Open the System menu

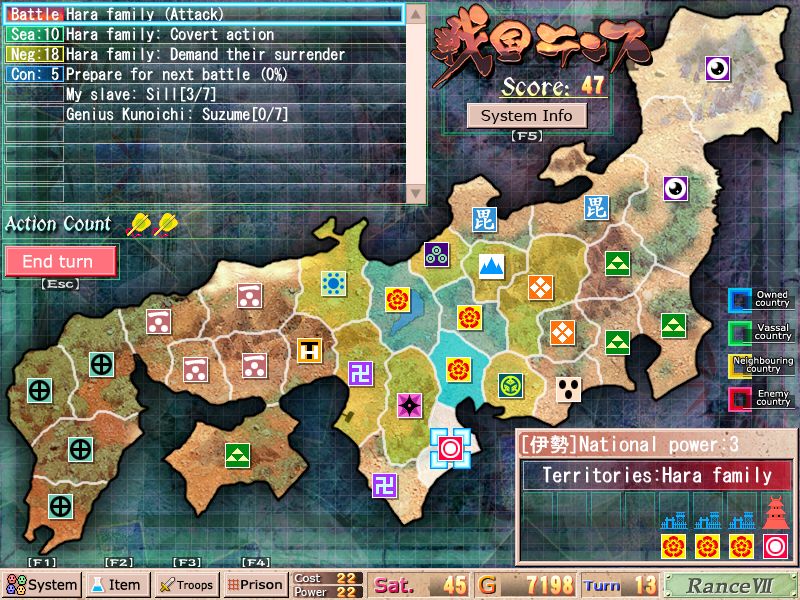pyautogui.click(x=42, y=585)
